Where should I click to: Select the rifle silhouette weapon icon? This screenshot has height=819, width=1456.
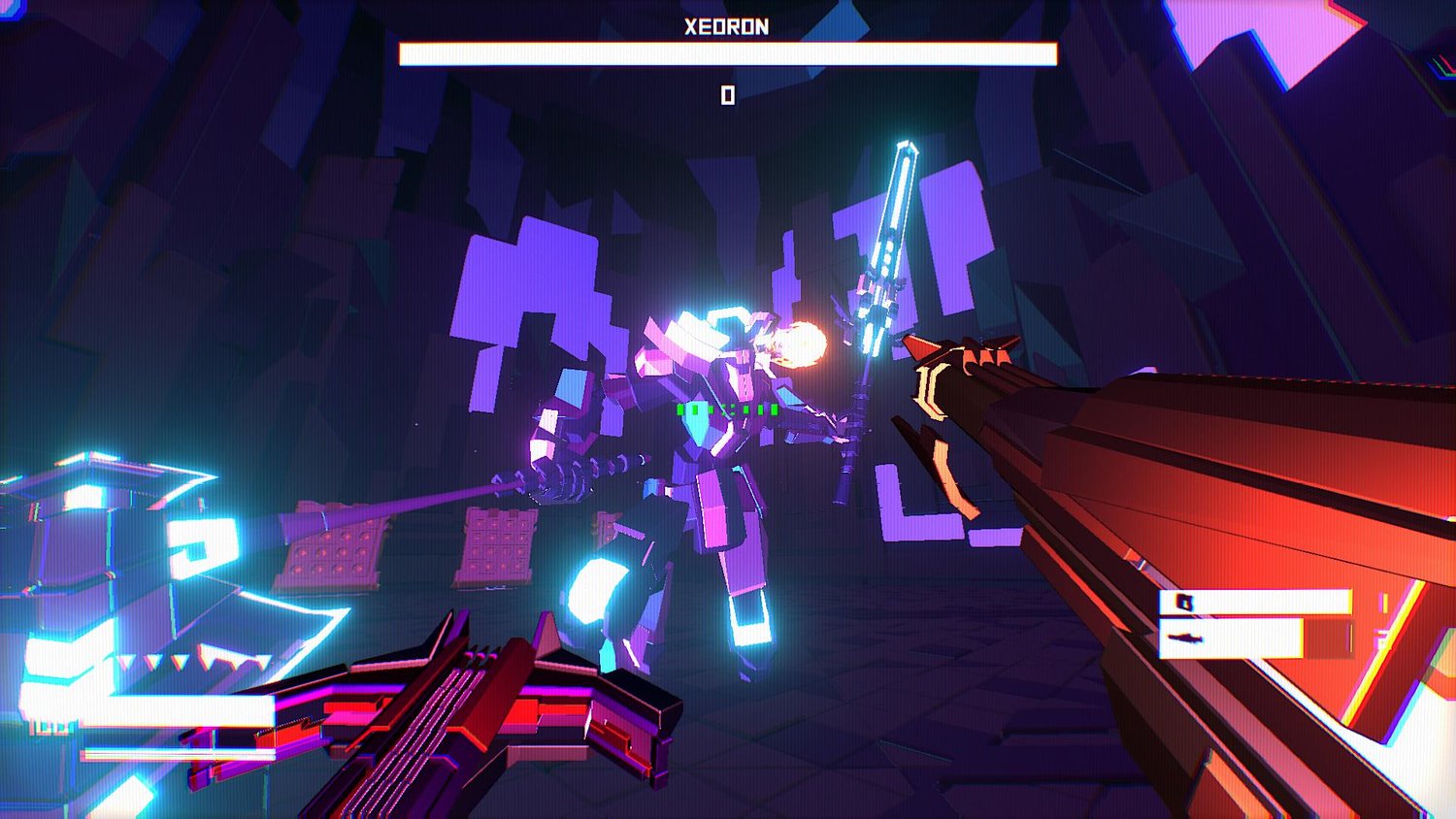(1185, 639)
